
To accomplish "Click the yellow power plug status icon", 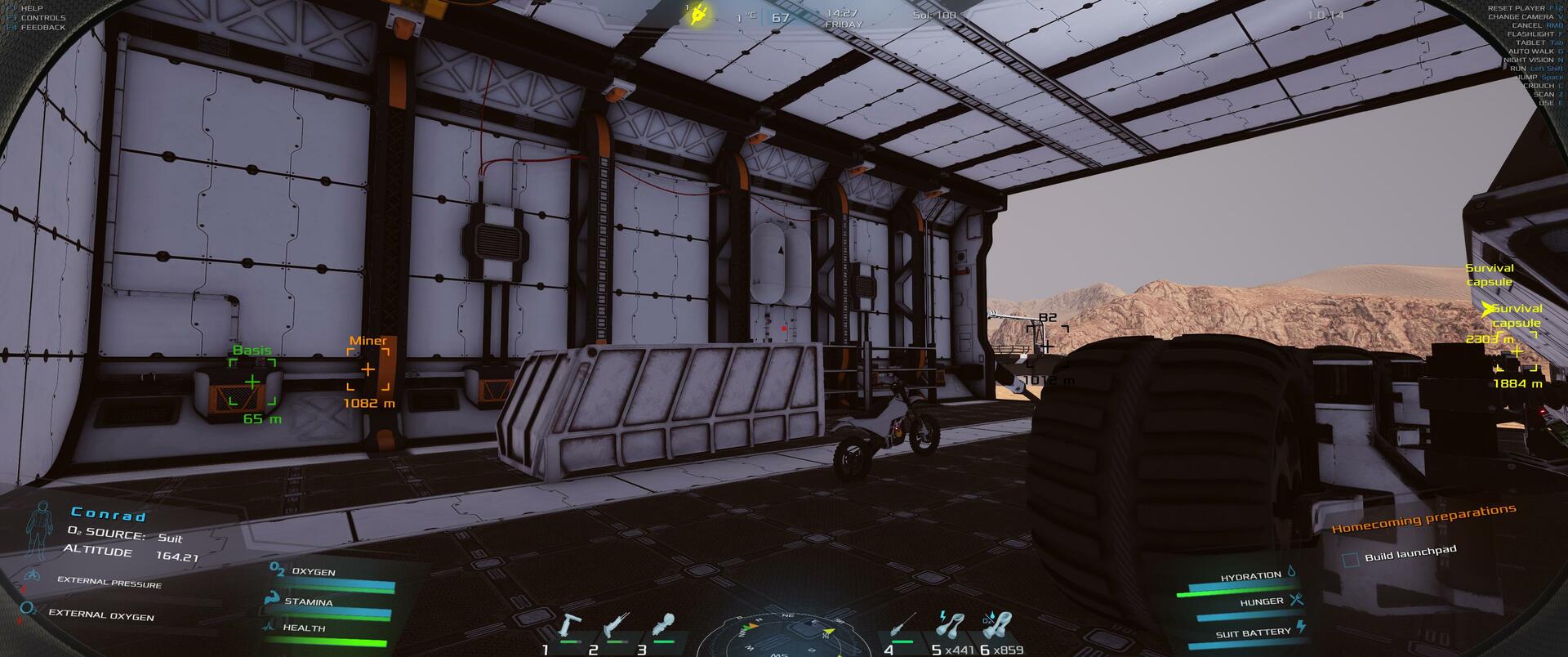I will (x=698, y=15).
